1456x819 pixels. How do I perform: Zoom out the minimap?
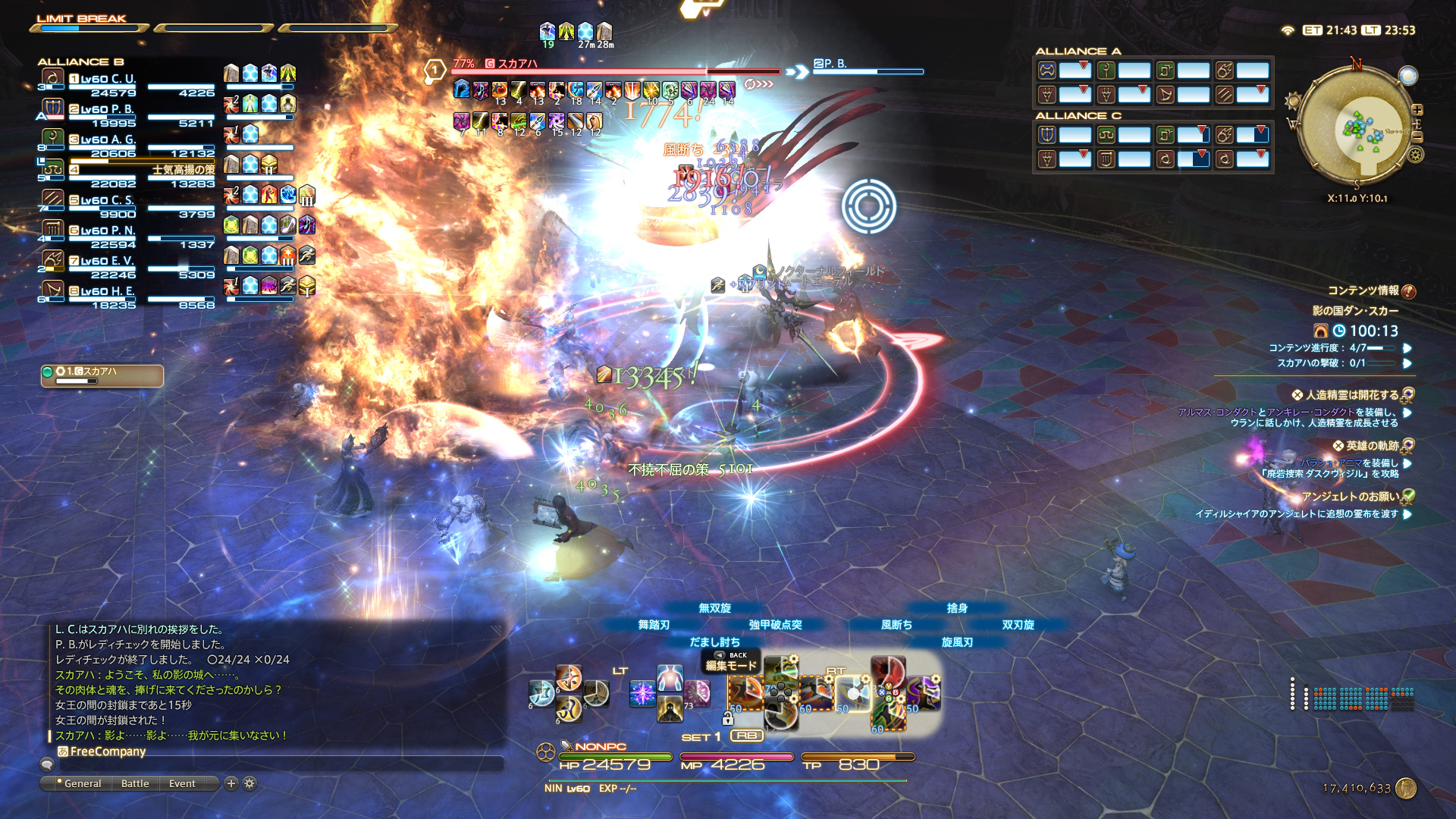pyautogui.click(x=1417, y=136)
